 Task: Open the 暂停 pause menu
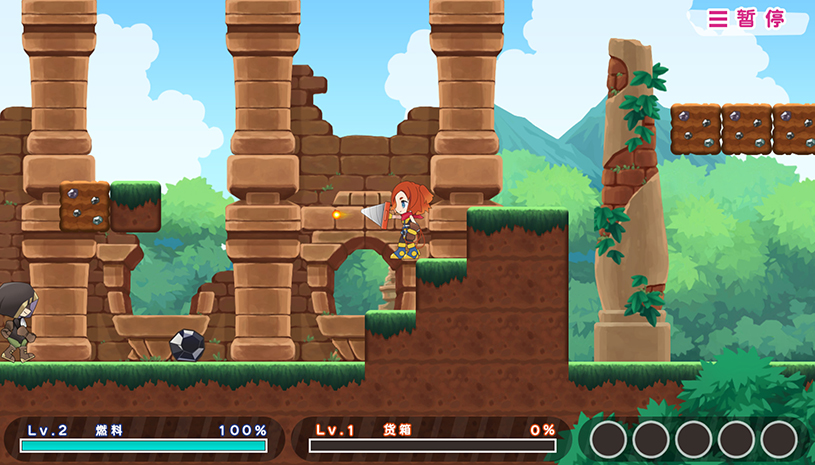click(x=747, y=19)
